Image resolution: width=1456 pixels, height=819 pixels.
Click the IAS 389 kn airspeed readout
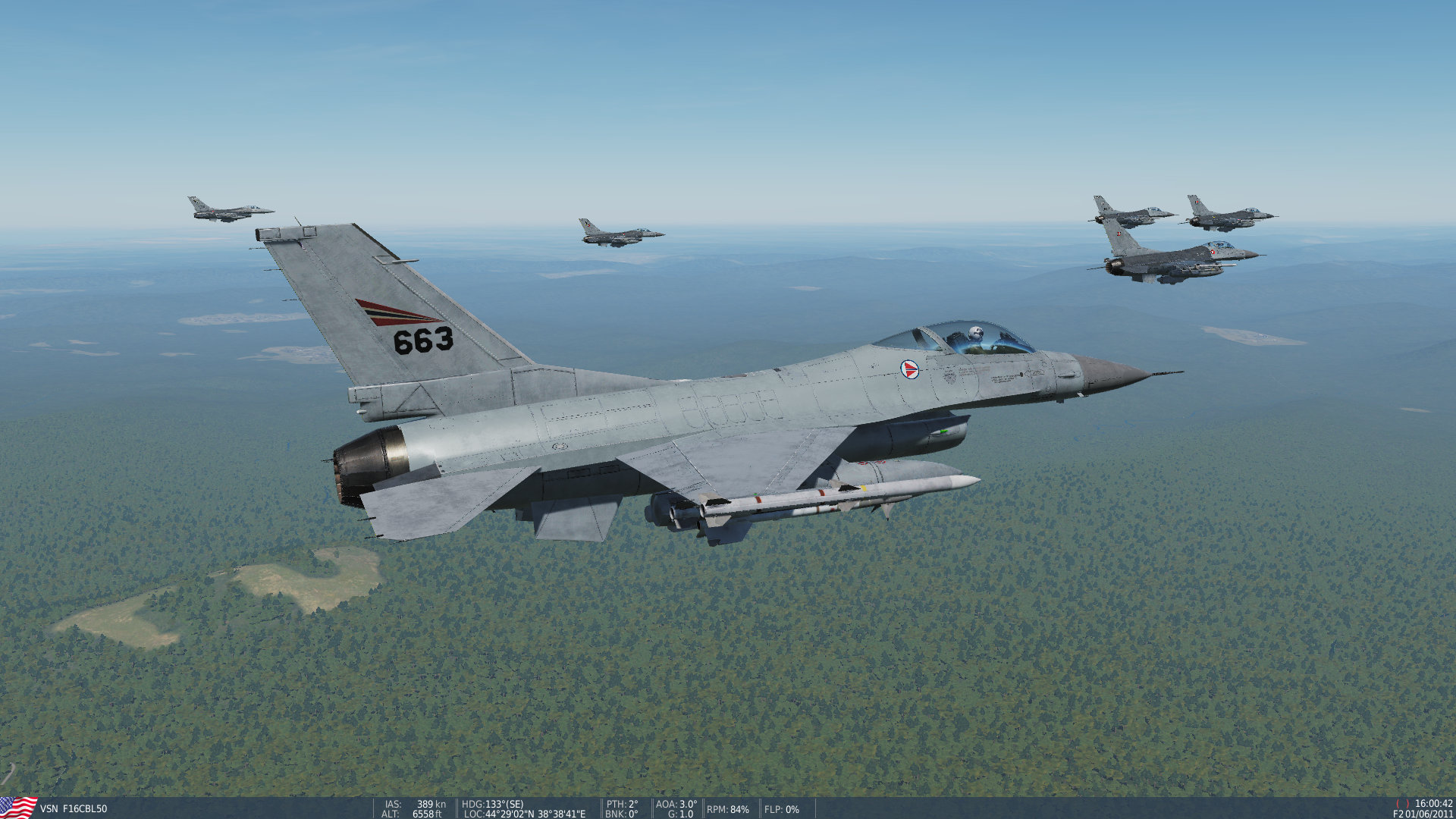(416, 803)
